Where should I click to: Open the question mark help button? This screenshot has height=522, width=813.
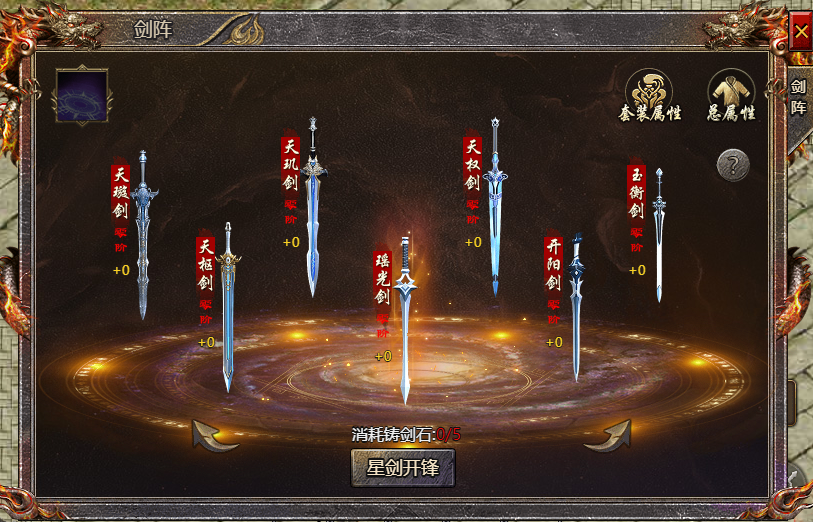(733, 164)
